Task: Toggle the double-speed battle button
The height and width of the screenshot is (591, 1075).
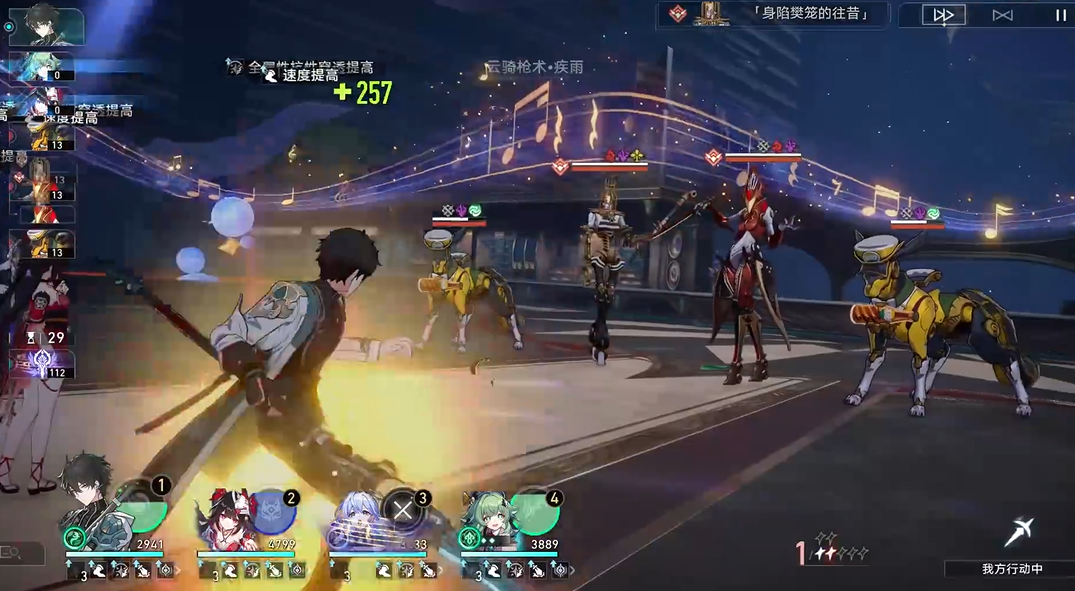Action: (x=943, y=15)
